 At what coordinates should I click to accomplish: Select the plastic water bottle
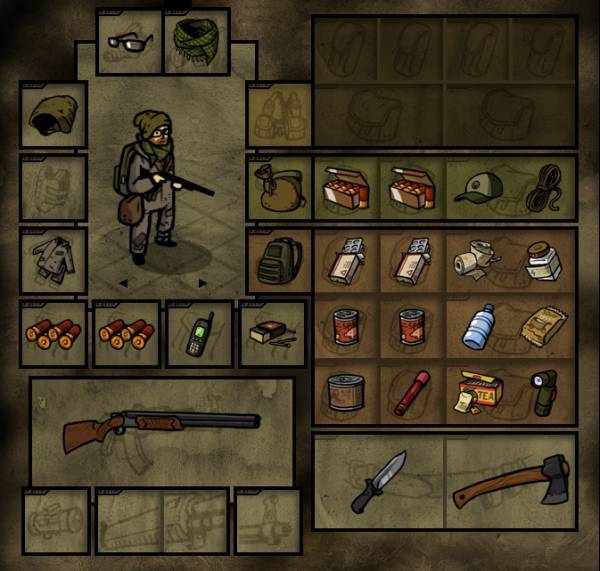click(x=478, y=326)
